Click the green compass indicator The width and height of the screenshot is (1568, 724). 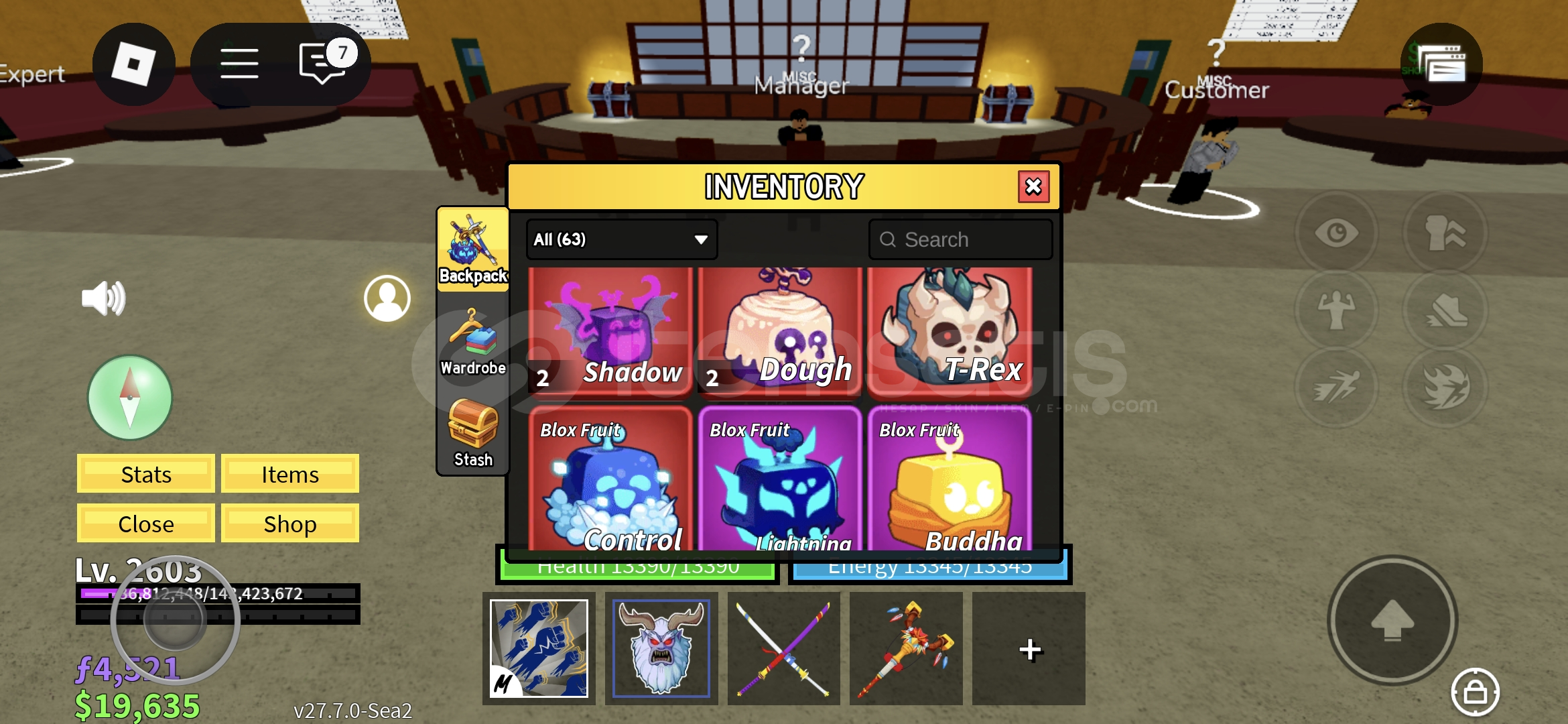pos(129,398)
